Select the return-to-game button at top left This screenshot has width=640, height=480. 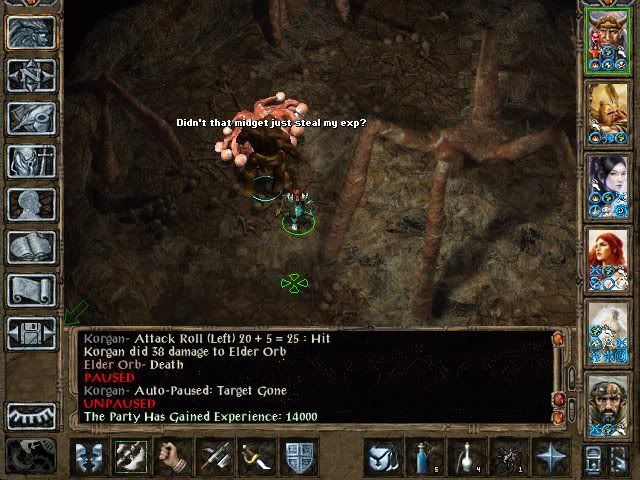coord(31,32)
